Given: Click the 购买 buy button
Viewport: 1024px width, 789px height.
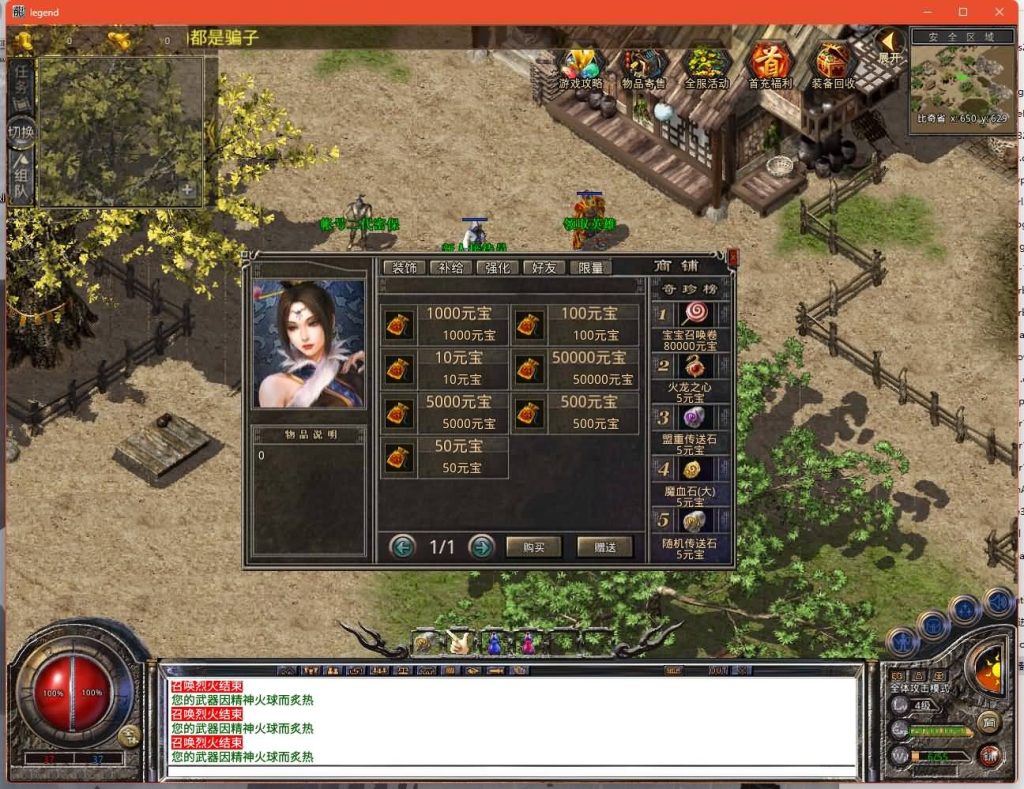Looking at the screenshot, I should click(533, 547).
